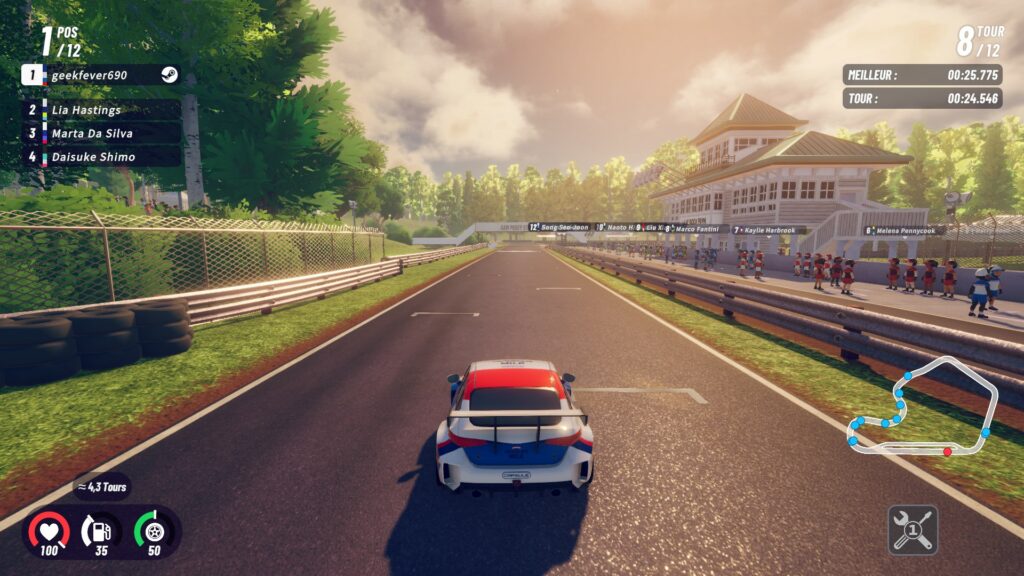This screenshot has width=1024, height=576.
Task: Choose Marta Da Silva's leaderboard row
Action: coord(100,133)
